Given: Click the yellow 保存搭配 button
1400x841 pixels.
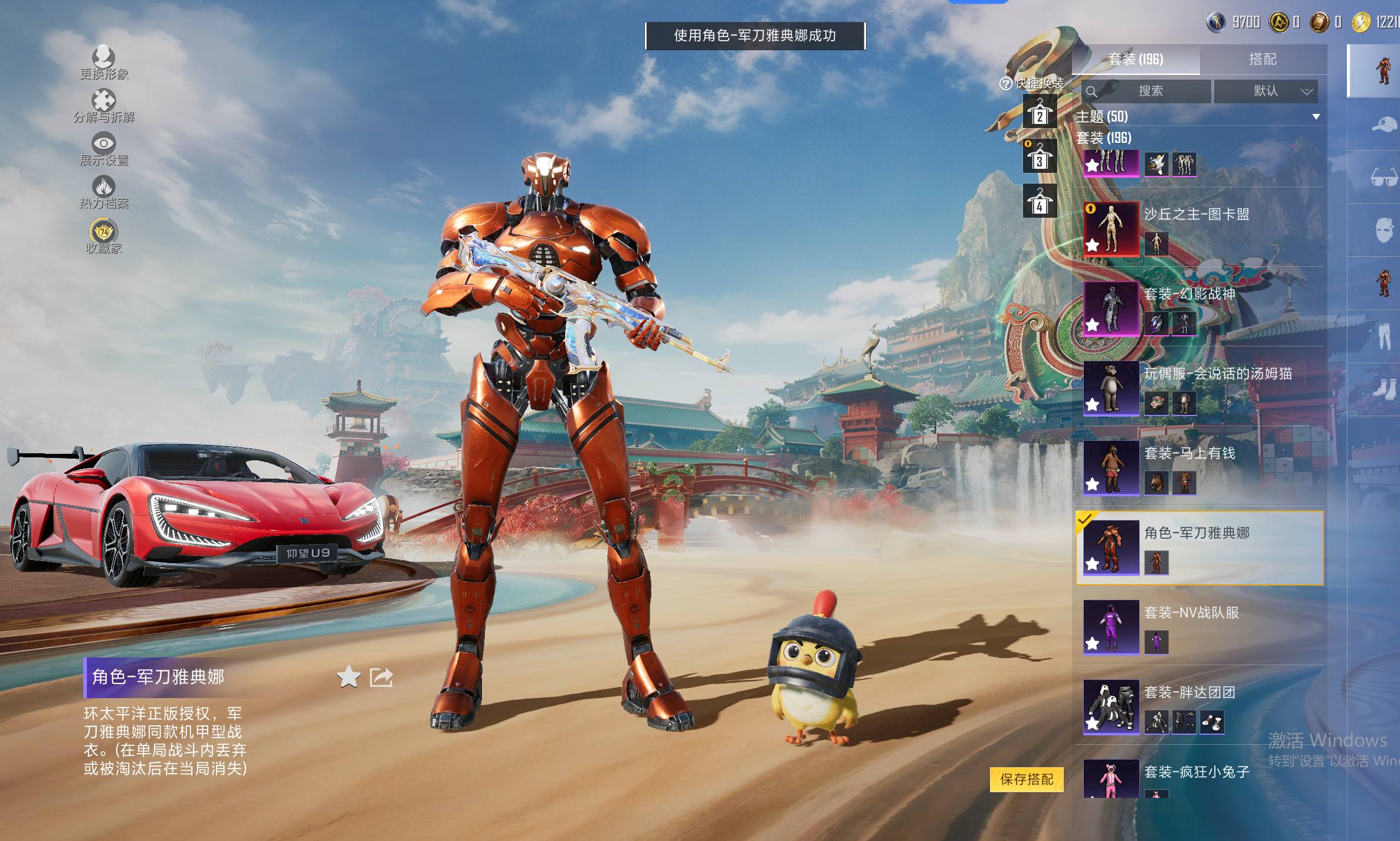Looking at the screenshot, I should pos(1027,779).
